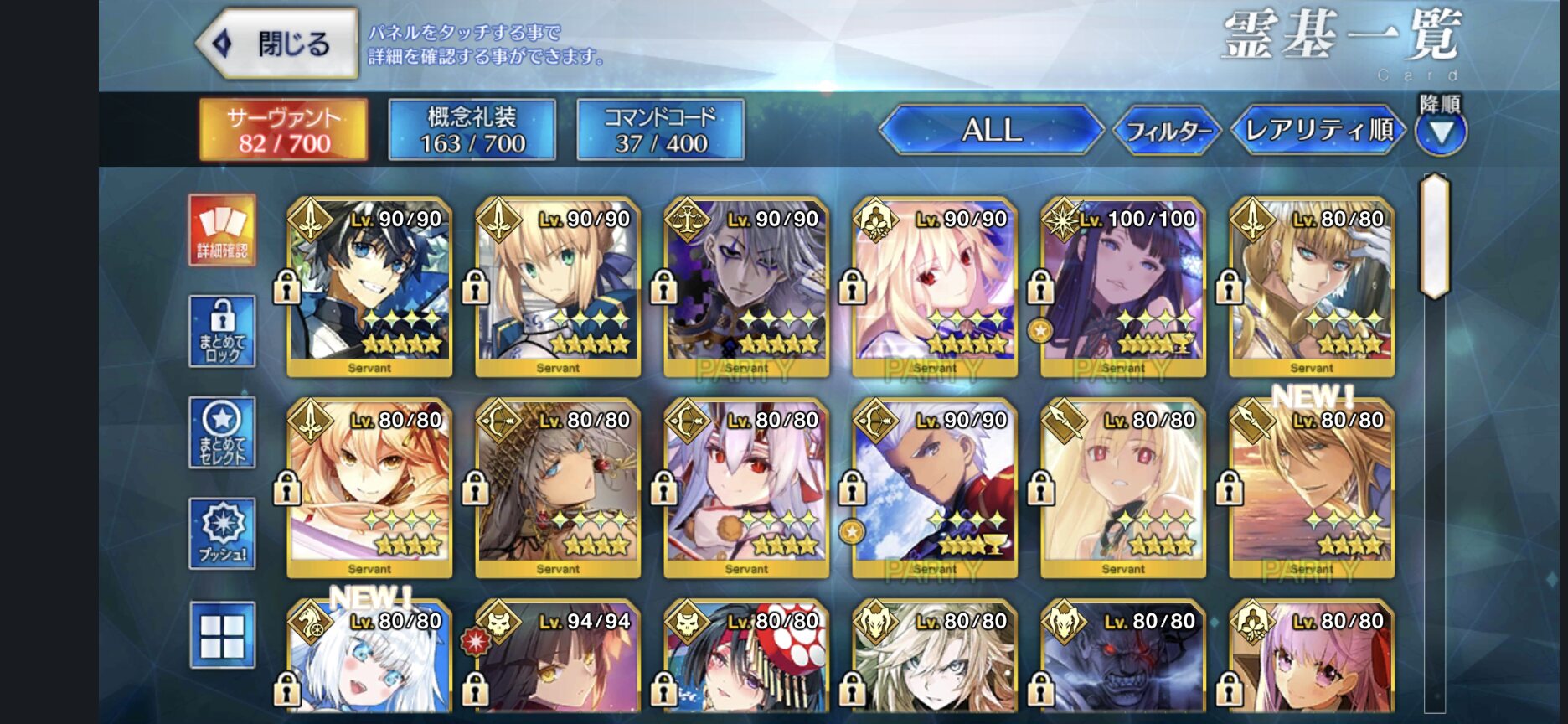Change grid layout with four-square icon
Viewport: 1568px width, 724px height.
[x=223, y=635]
